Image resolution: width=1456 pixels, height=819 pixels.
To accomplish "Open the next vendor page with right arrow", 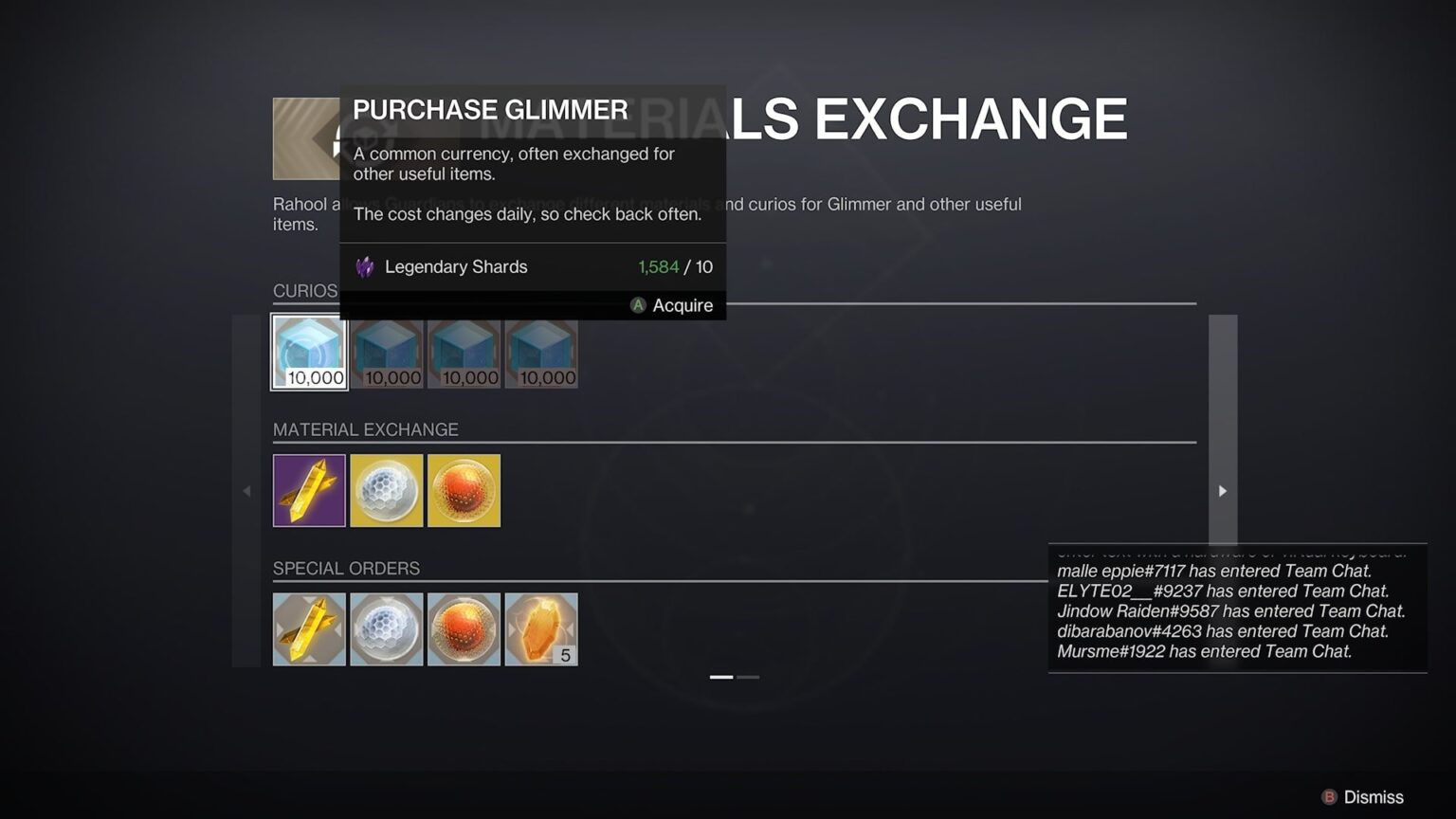I will pos(1222,491).
